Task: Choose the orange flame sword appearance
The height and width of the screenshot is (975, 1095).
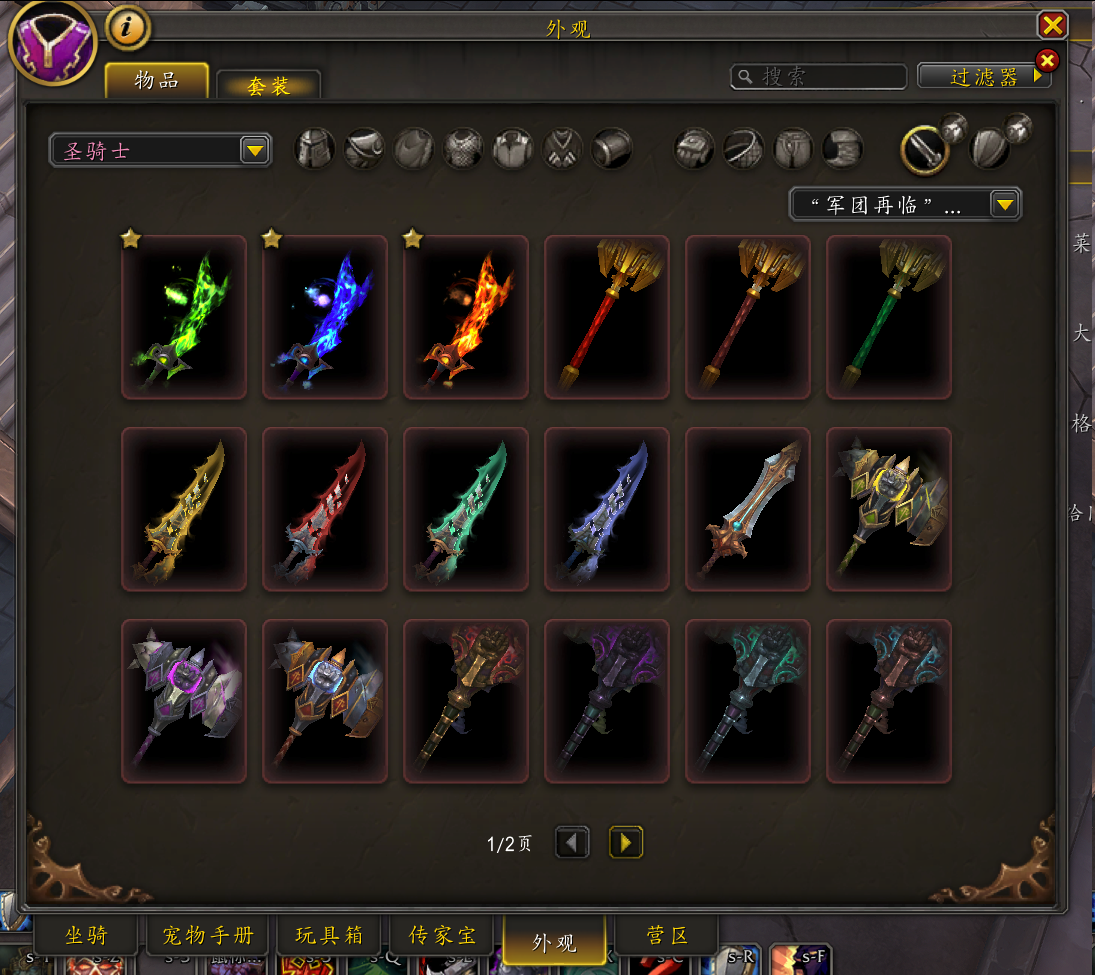Action: pos(466,318)
